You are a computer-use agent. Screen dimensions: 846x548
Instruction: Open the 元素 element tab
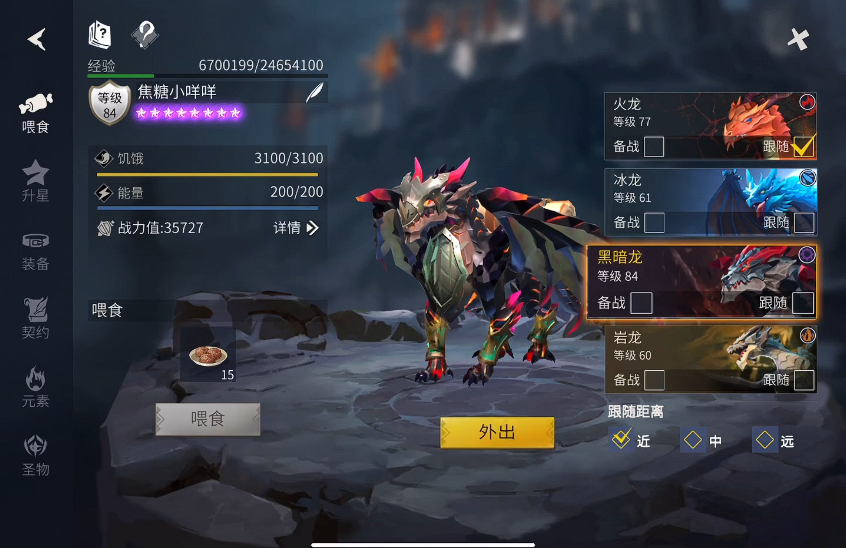click(x=36, y=387)
